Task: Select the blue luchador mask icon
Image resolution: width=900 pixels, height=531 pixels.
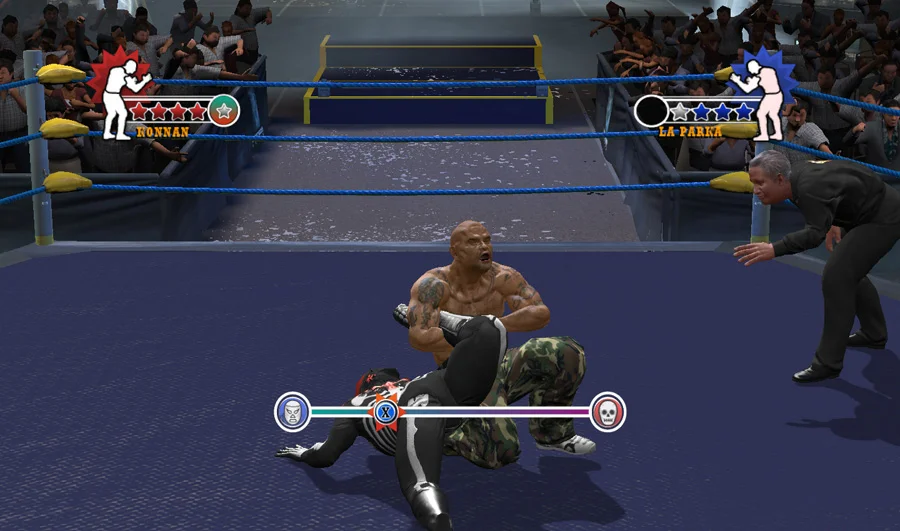Action: pos(292,411)
